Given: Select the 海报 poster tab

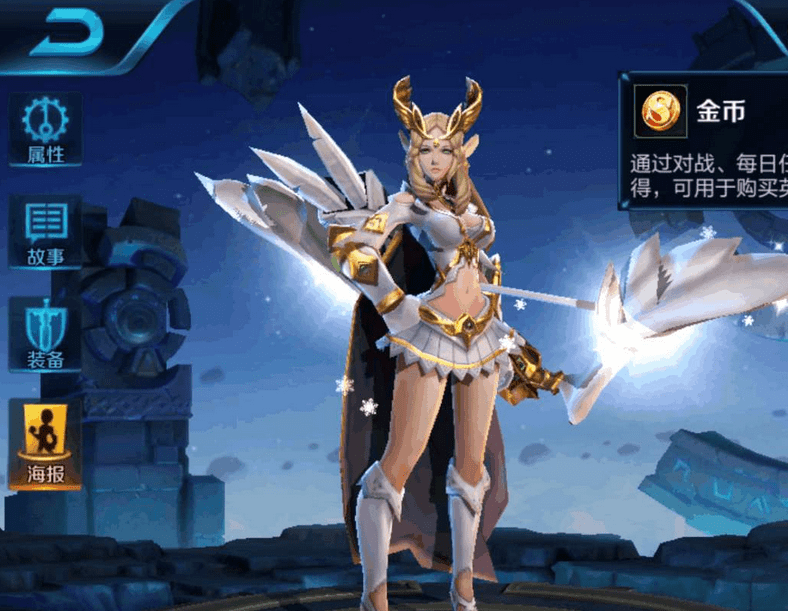Looking at the screenshot, I should tap(45, 444).
